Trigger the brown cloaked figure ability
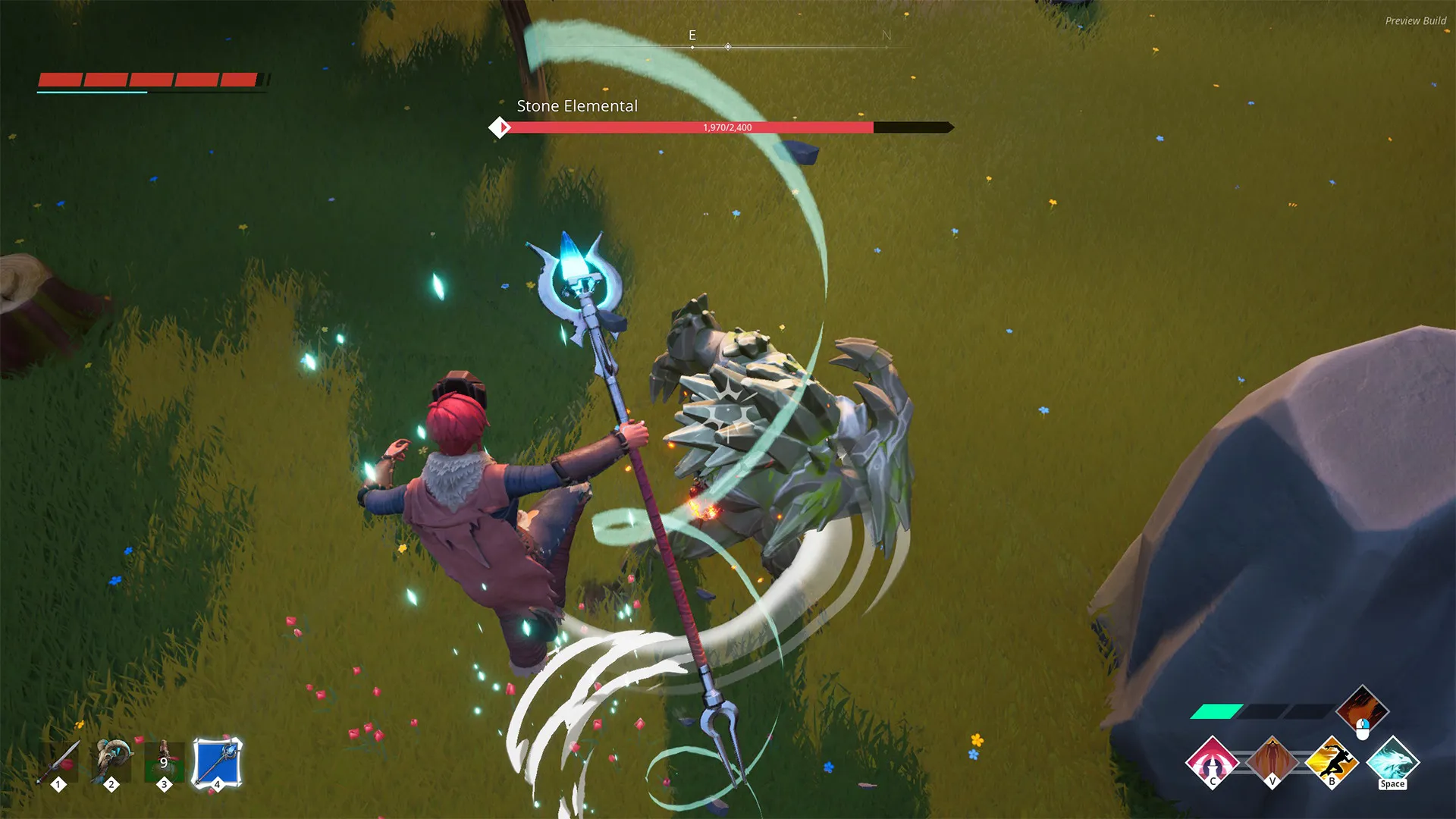Image resolution: width=1456 pixels, height=819 pixels. pyautogui.click(x=1272, y=761)
